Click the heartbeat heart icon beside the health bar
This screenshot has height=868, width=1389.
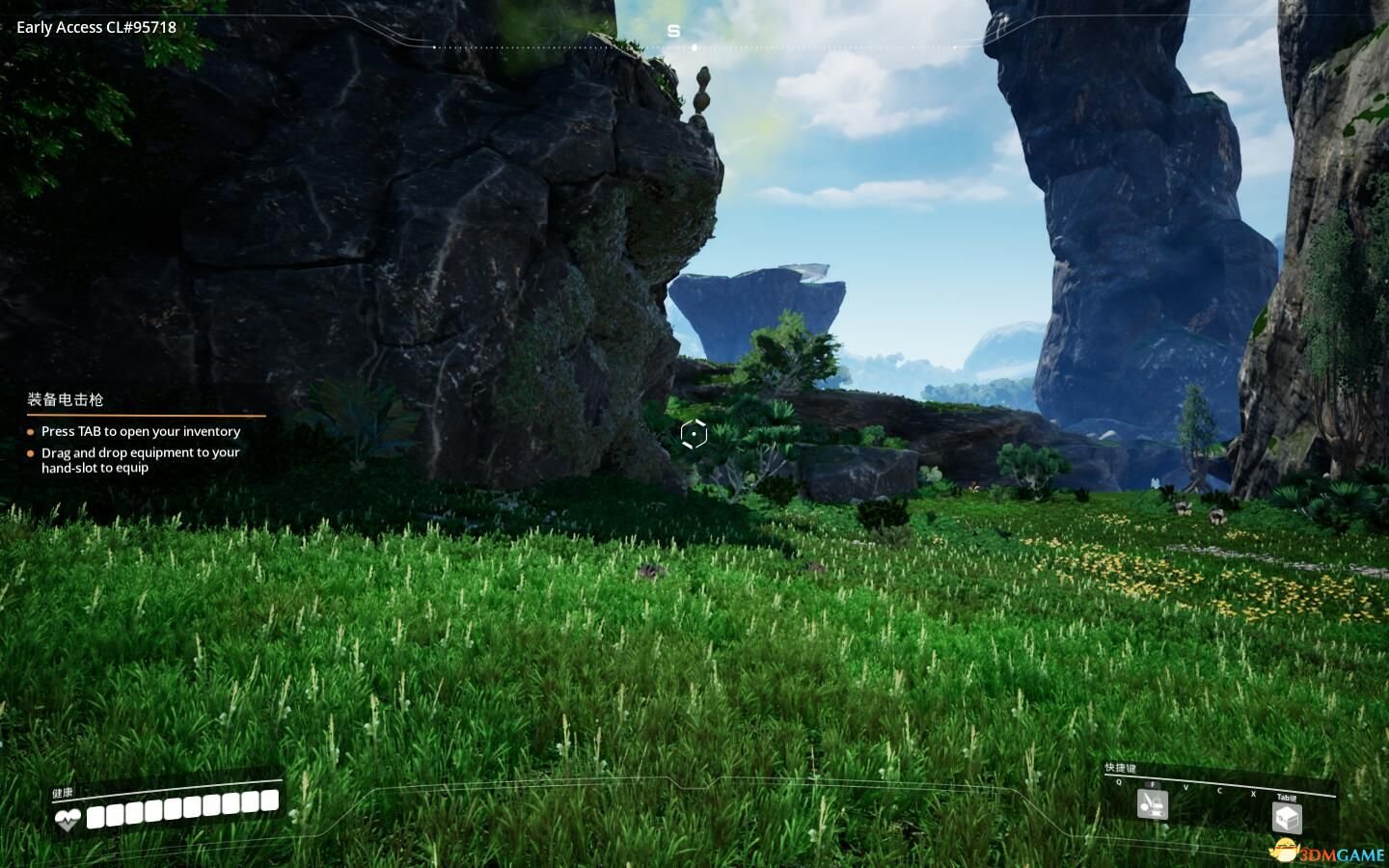pos(68,818)
